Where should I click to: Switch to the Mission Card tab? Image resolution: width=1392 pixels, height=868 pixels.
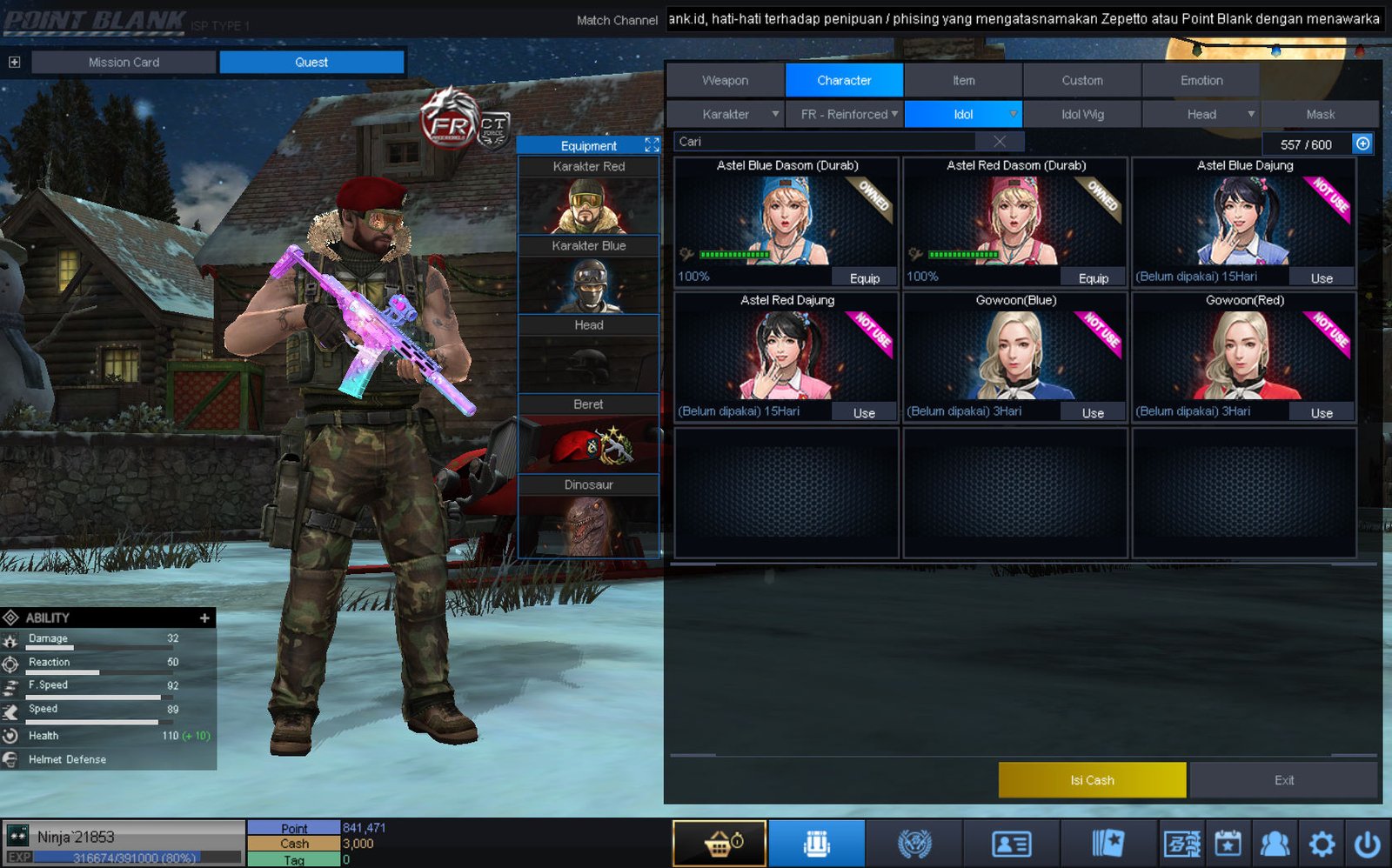pyautogui.click(x=124, y=62)
